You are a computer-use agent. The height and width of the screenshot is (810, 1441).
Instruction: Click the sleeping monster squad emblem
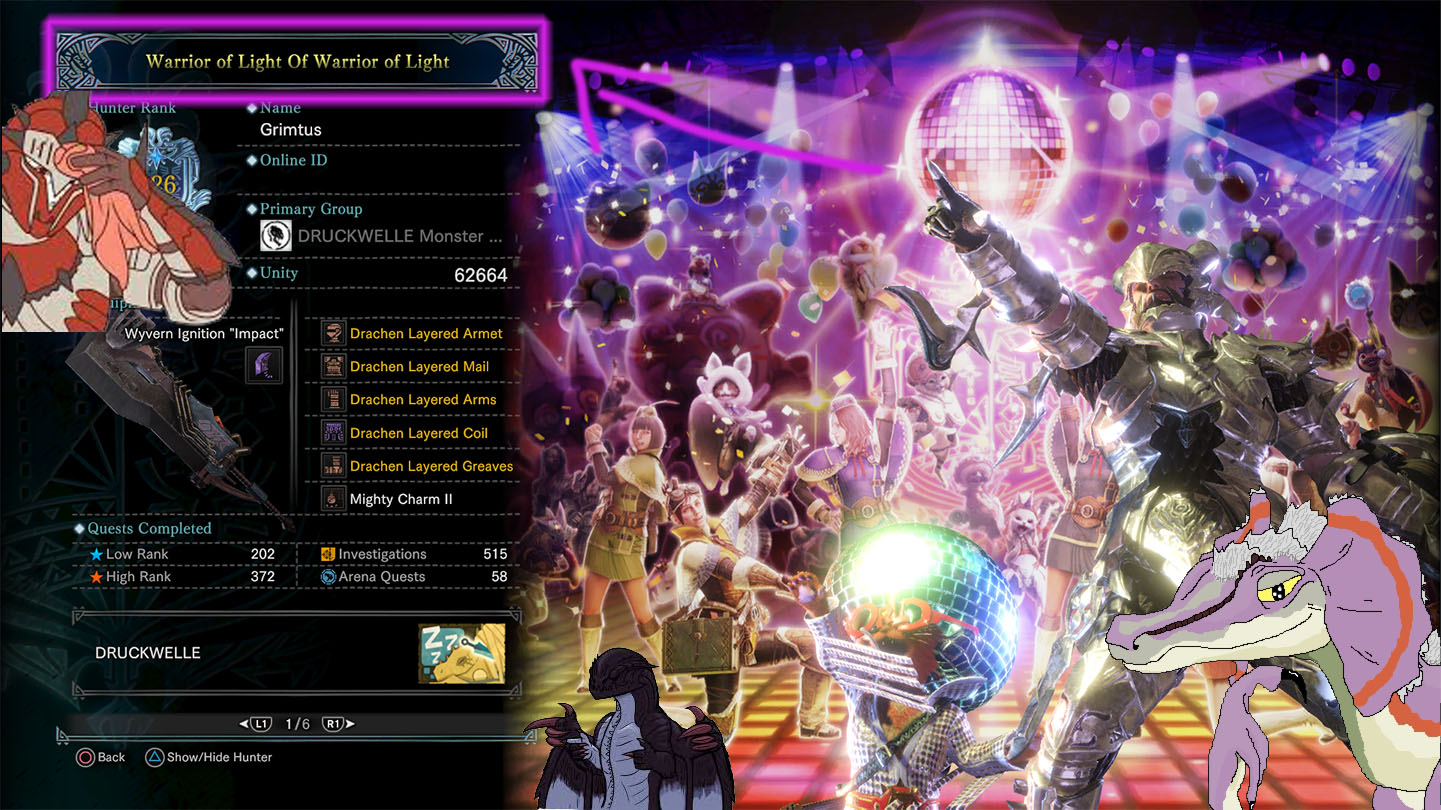coord(461,653)
